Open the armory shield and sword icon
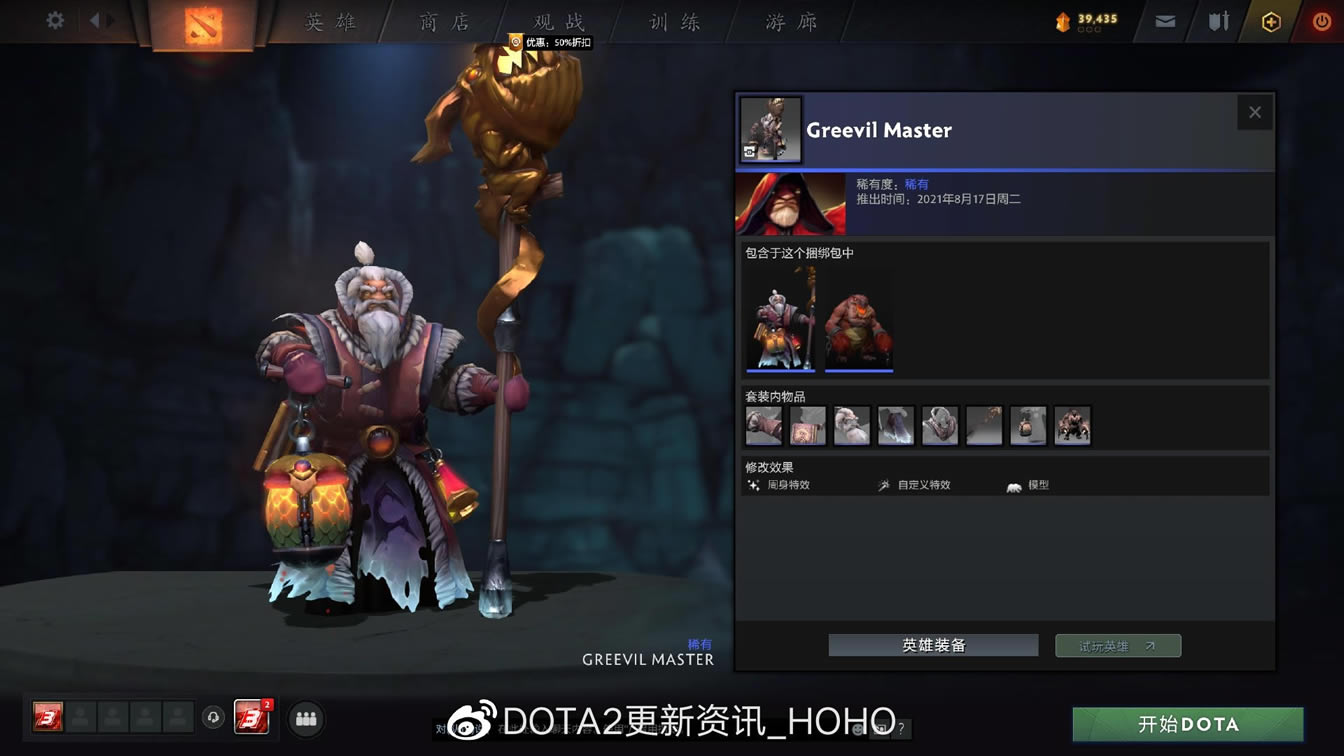 click(1219, 20)
